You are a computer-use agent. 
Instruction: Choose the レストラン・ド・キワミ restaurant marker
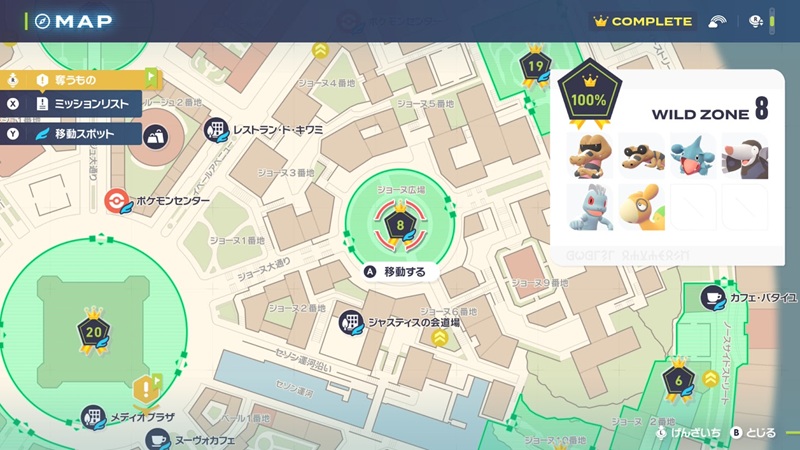[216, 129]
